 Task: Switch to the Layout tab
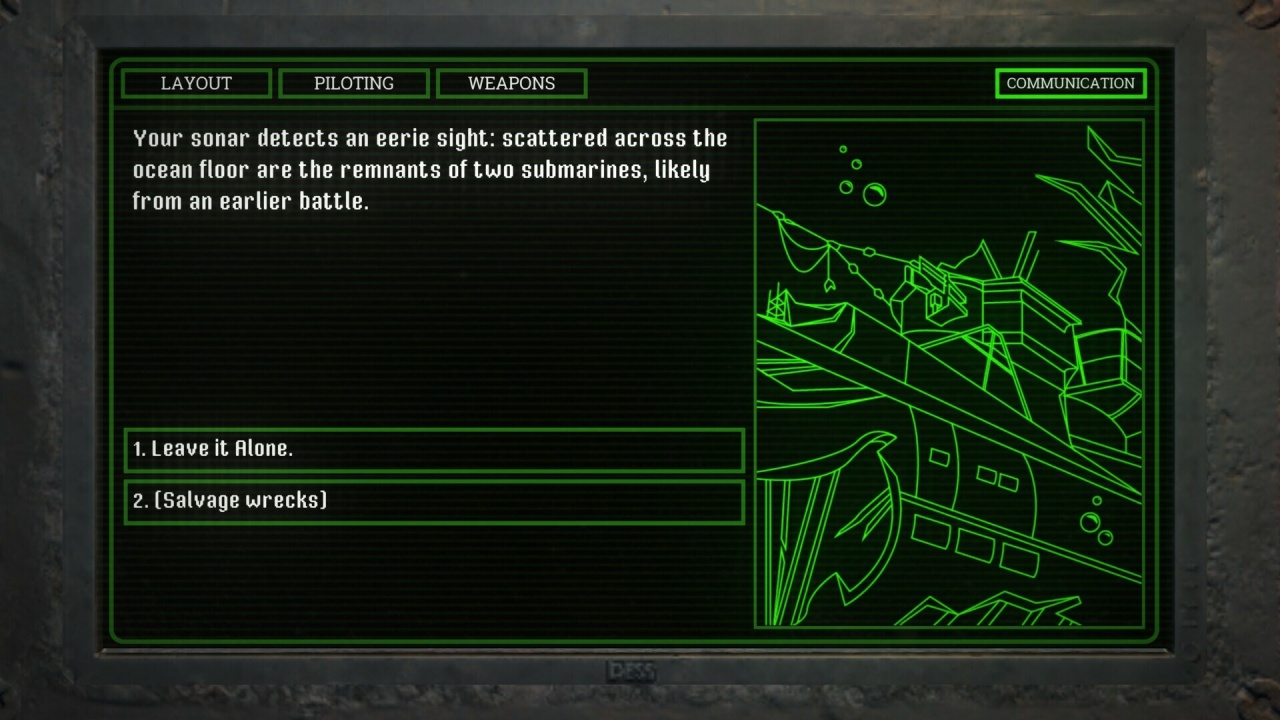196,83
